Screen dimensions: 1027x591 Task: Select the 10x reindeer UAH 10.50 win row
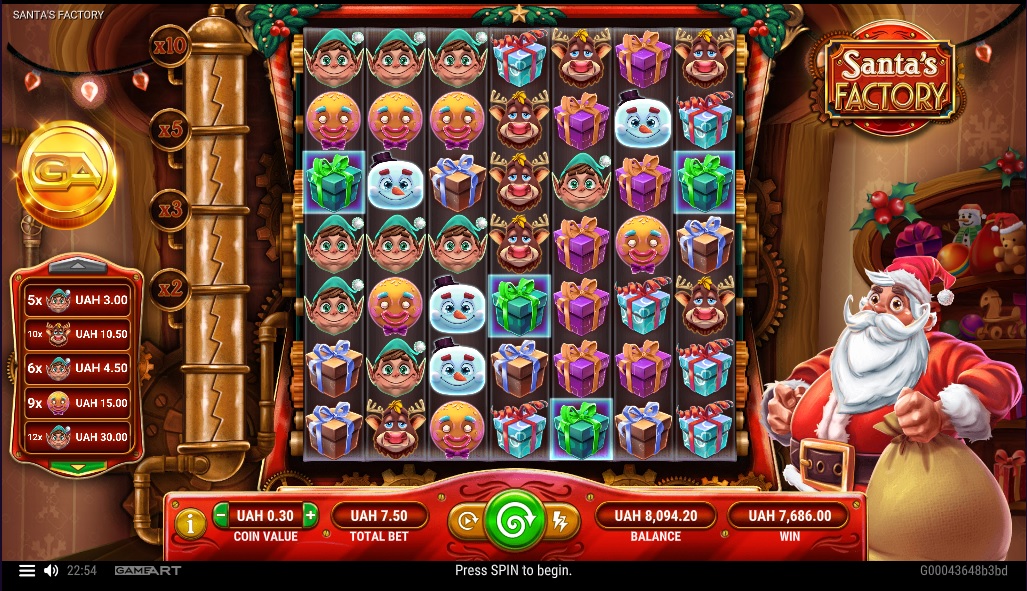(x=77, y=334)
